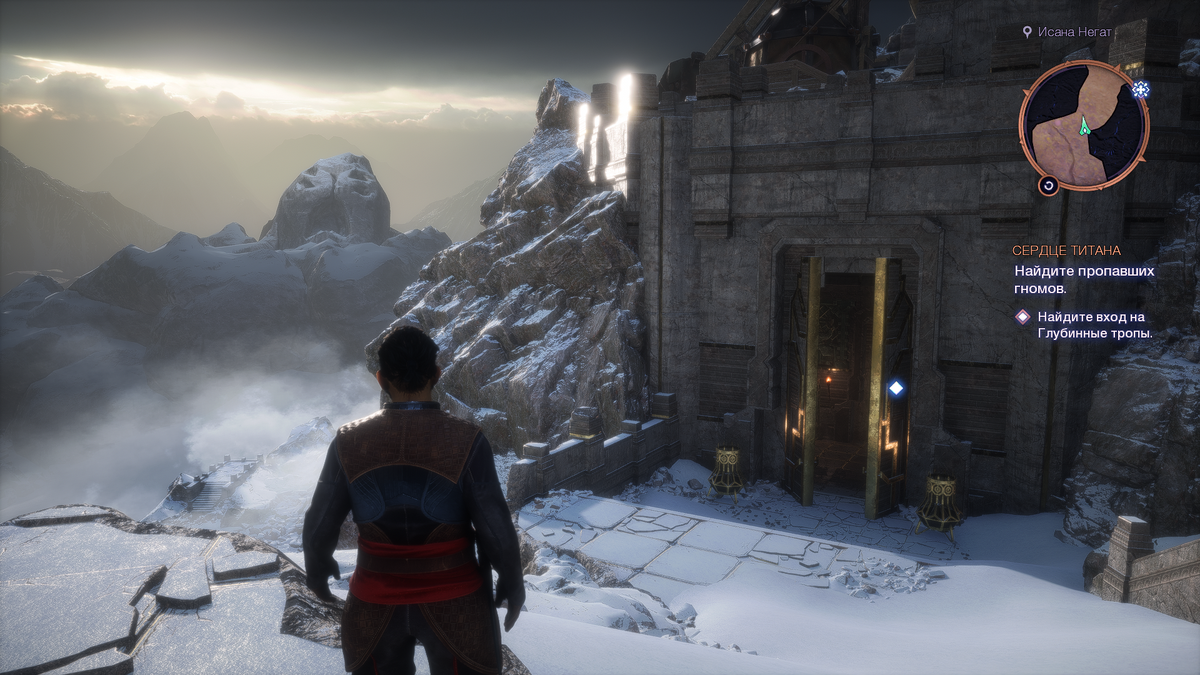Image resolution: width=1200 pixels, height=675 pixels.
Task: Click the circular arrow icon below the minimap
Action: [1048, 185]
